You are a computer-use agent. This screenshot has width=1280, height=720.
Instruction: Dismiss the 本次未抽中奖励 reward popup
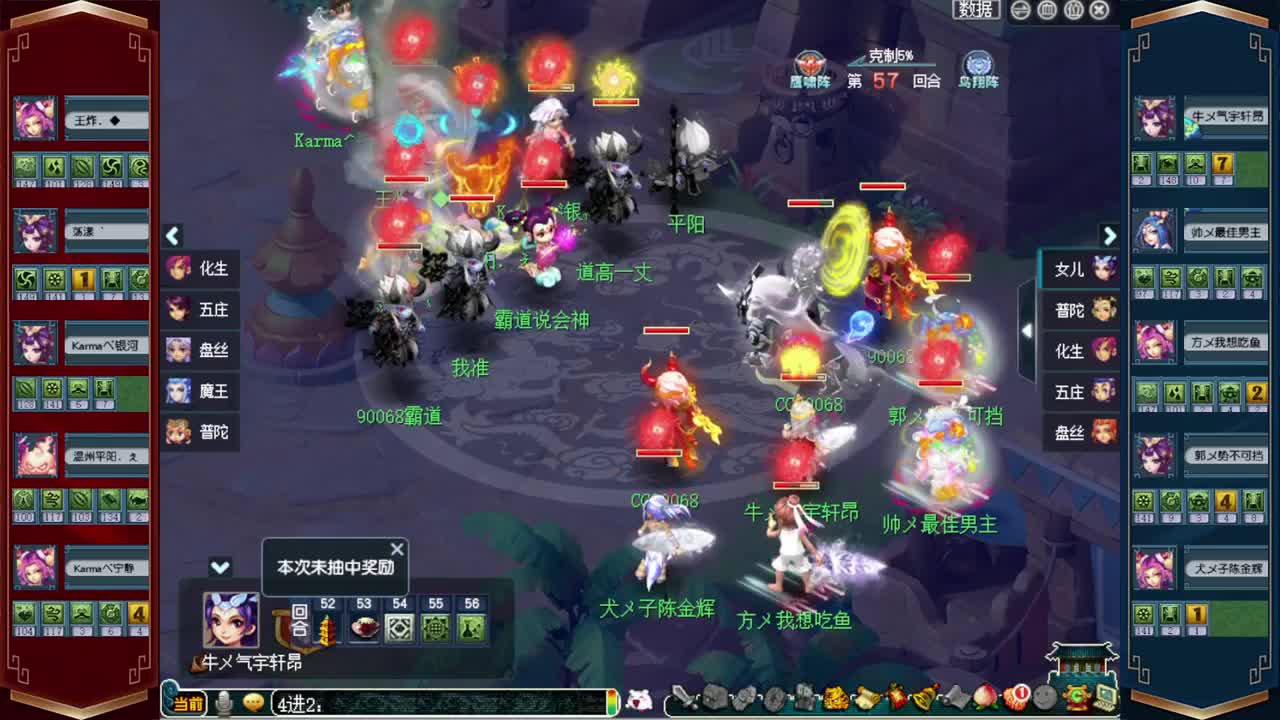pos(396,549)
